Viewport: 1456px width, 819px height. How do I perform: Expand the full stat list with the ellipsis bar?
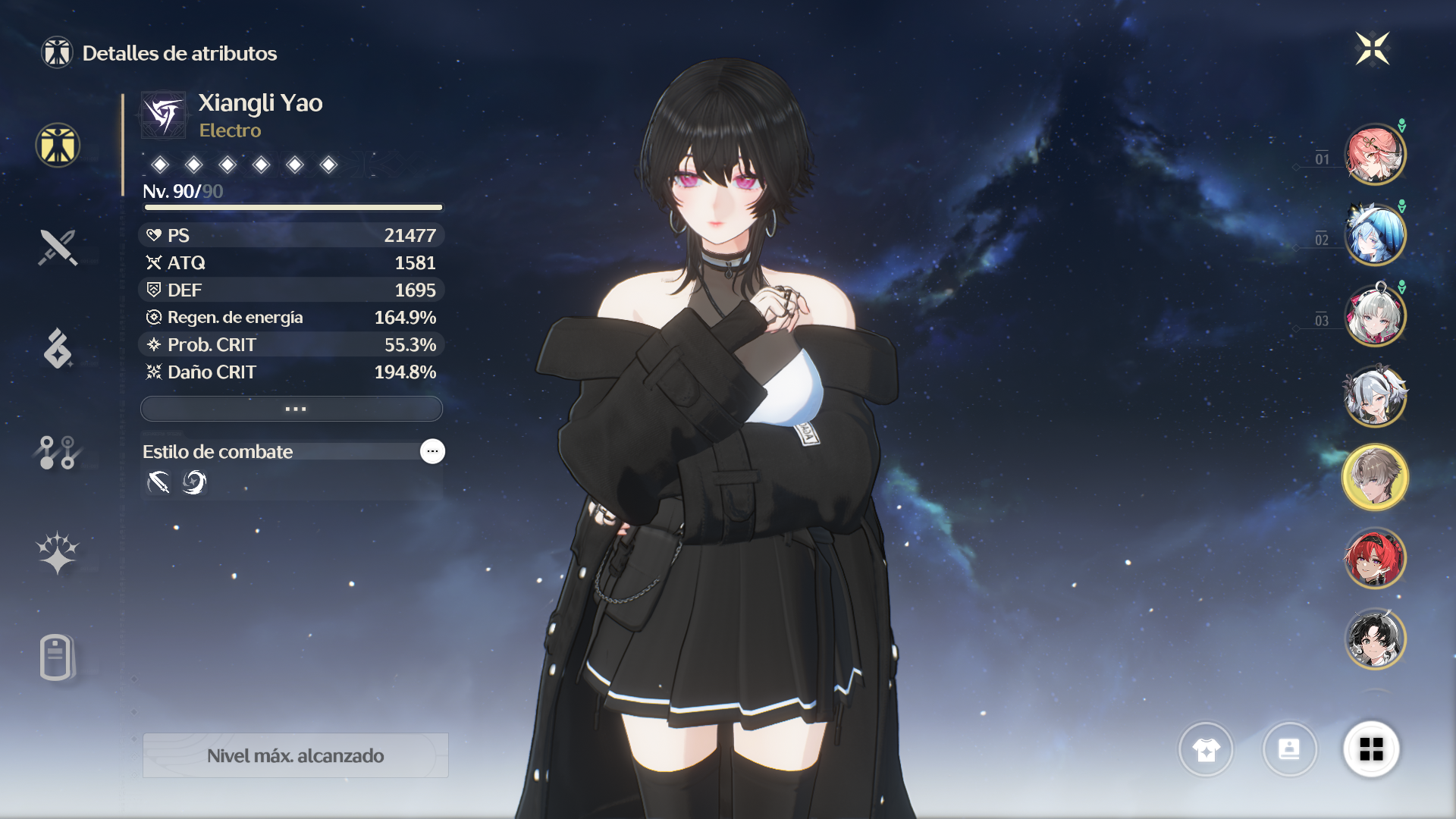tap(291, 409)
